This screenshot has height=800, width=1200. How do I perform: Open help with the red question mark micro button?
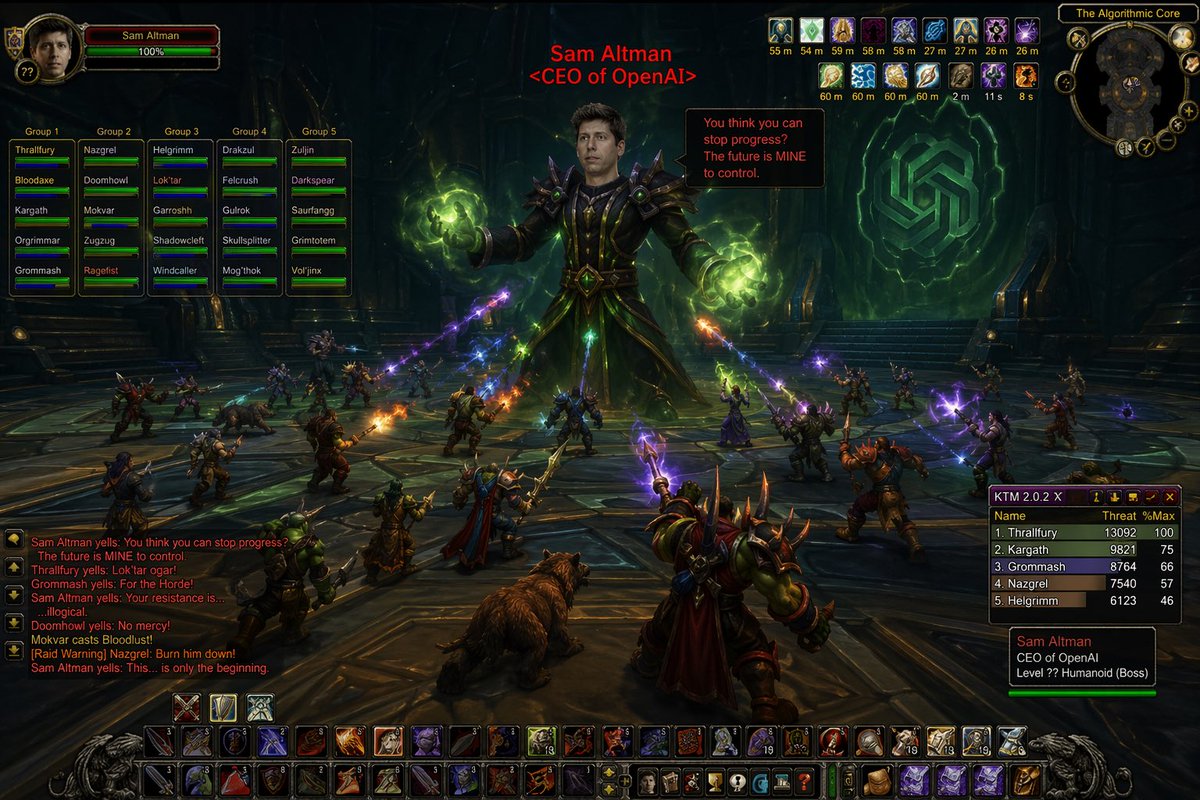(804, 781)
